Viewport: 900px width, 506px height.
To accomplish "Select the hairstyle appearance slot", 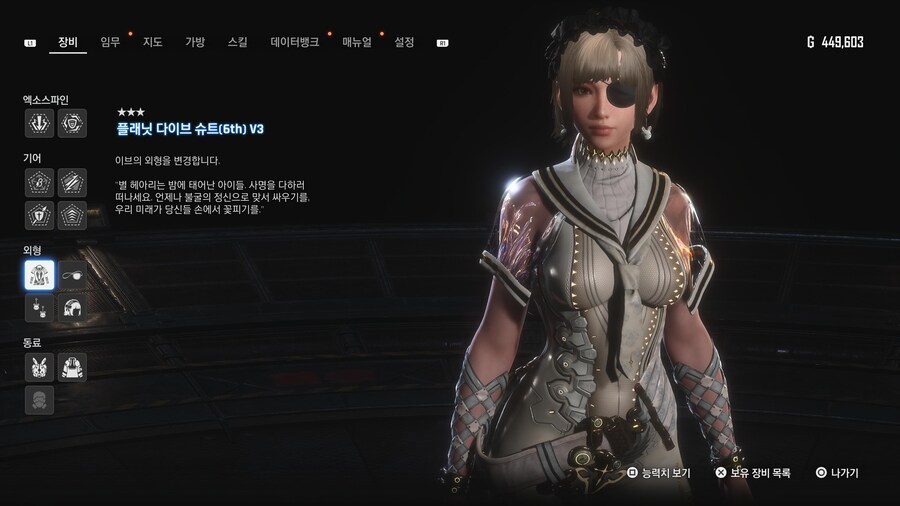I will [72, 307].
